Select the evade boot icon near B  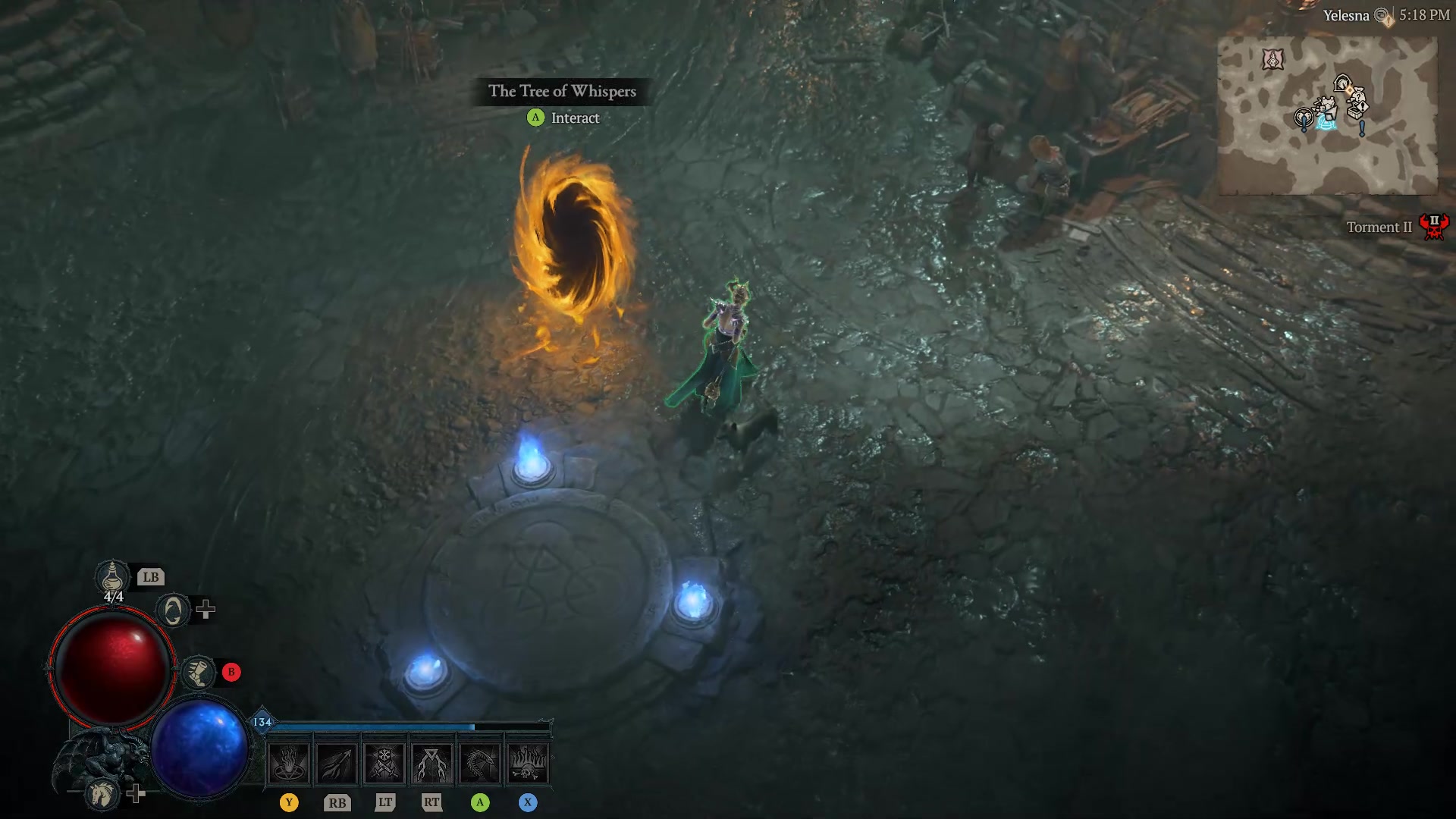point(197,673)
